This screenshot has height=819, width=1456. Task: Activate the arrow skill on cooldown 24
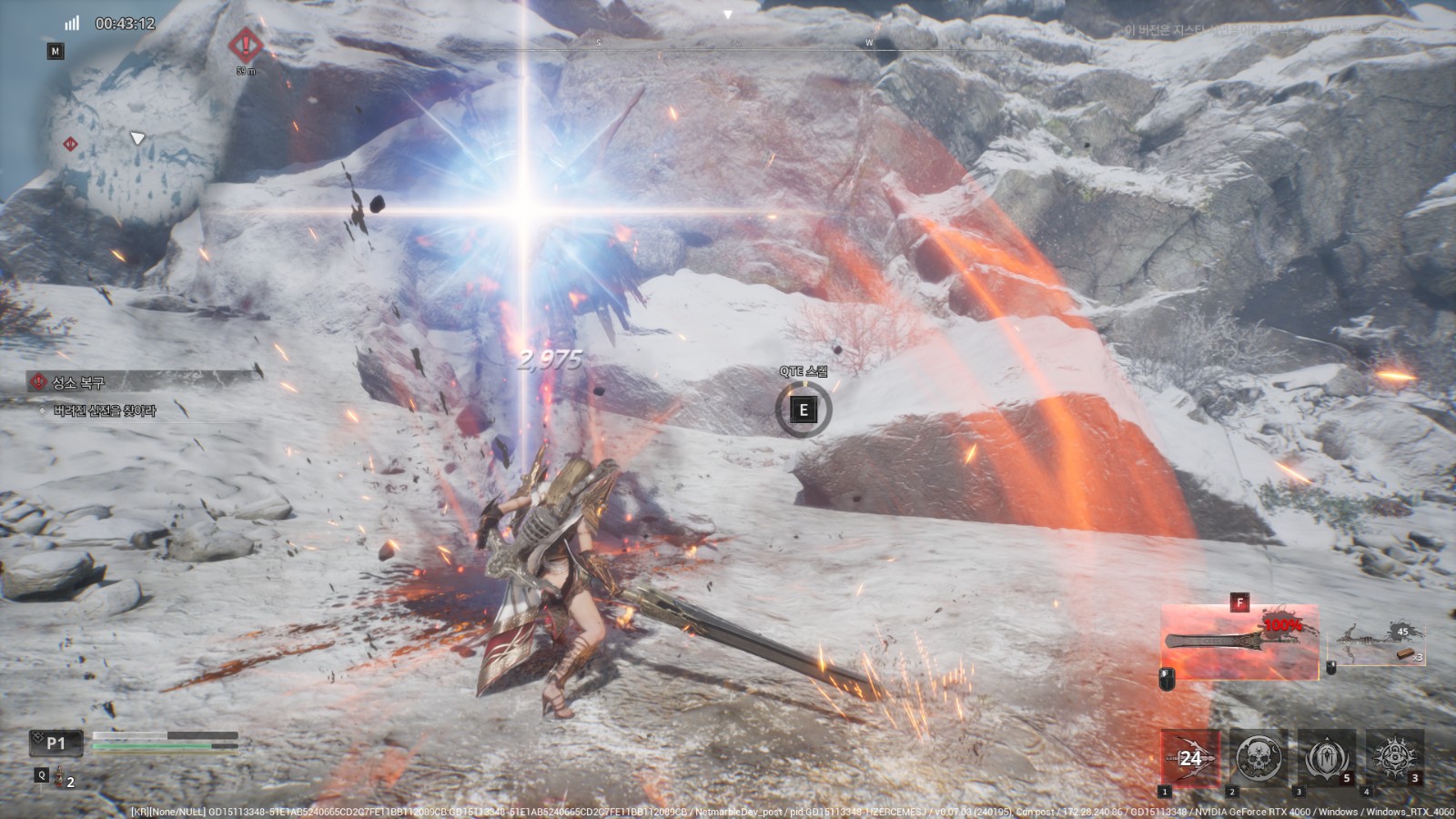click(x=1190, y=758)
